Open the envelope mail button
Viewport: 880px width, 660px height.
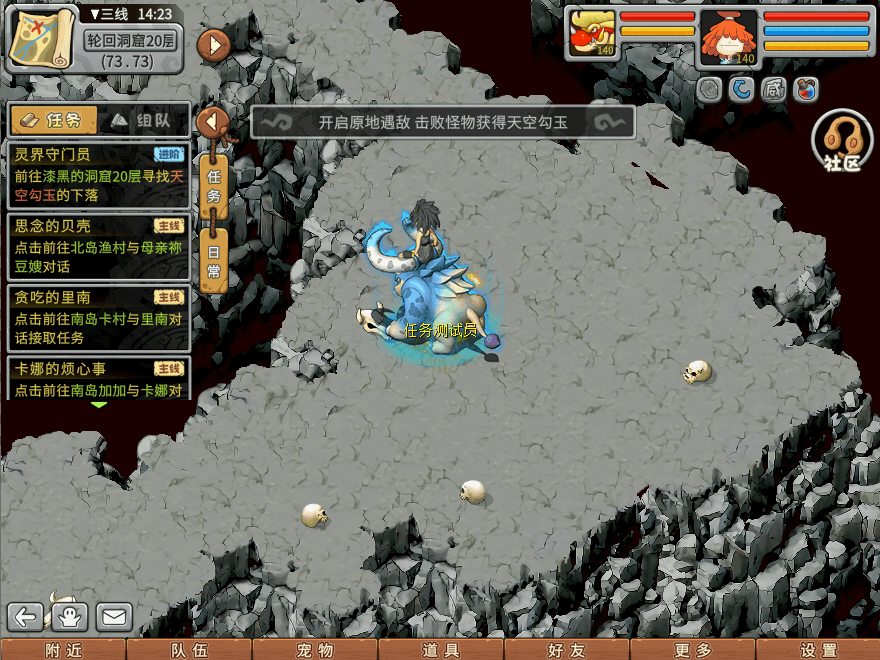click(114, 617)
